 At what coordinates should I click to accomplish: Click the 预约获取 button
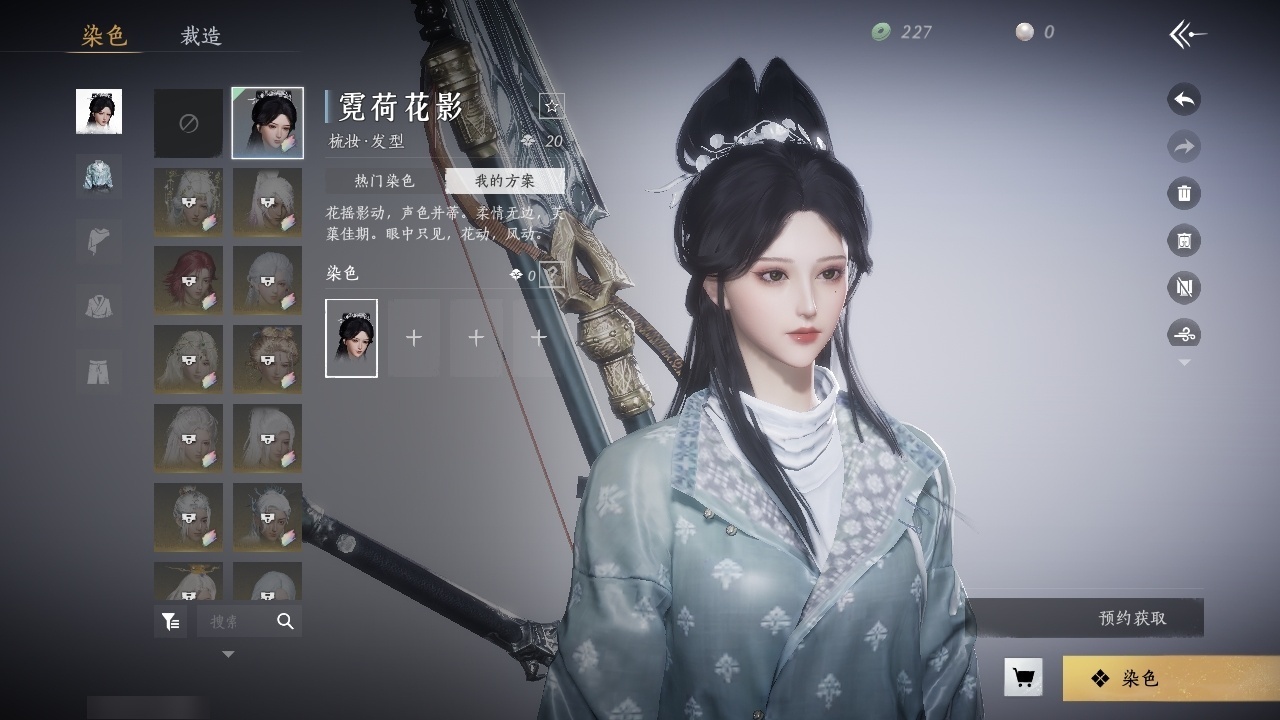[1132, 618]
